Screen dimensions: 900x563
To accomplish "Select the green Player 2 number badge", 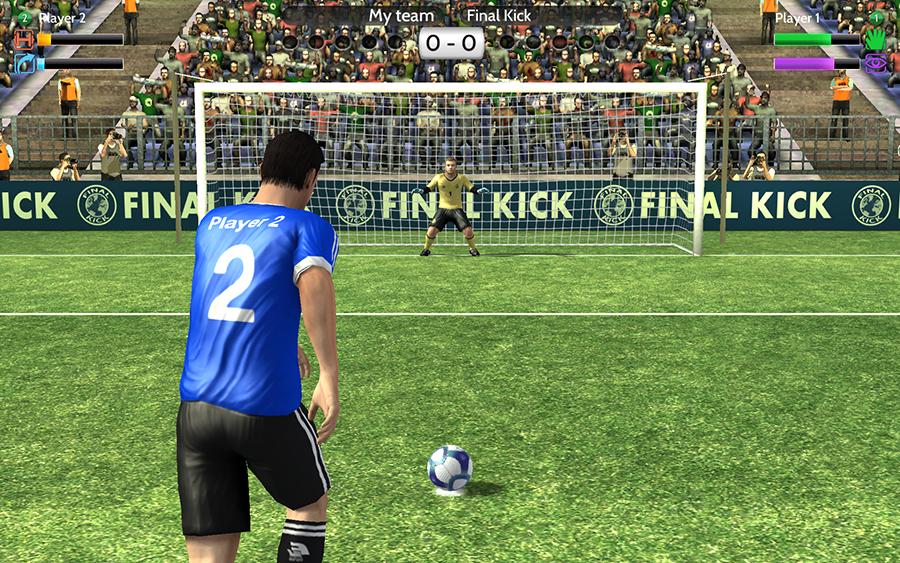I will pyautogui.click(x=25, y=17).
